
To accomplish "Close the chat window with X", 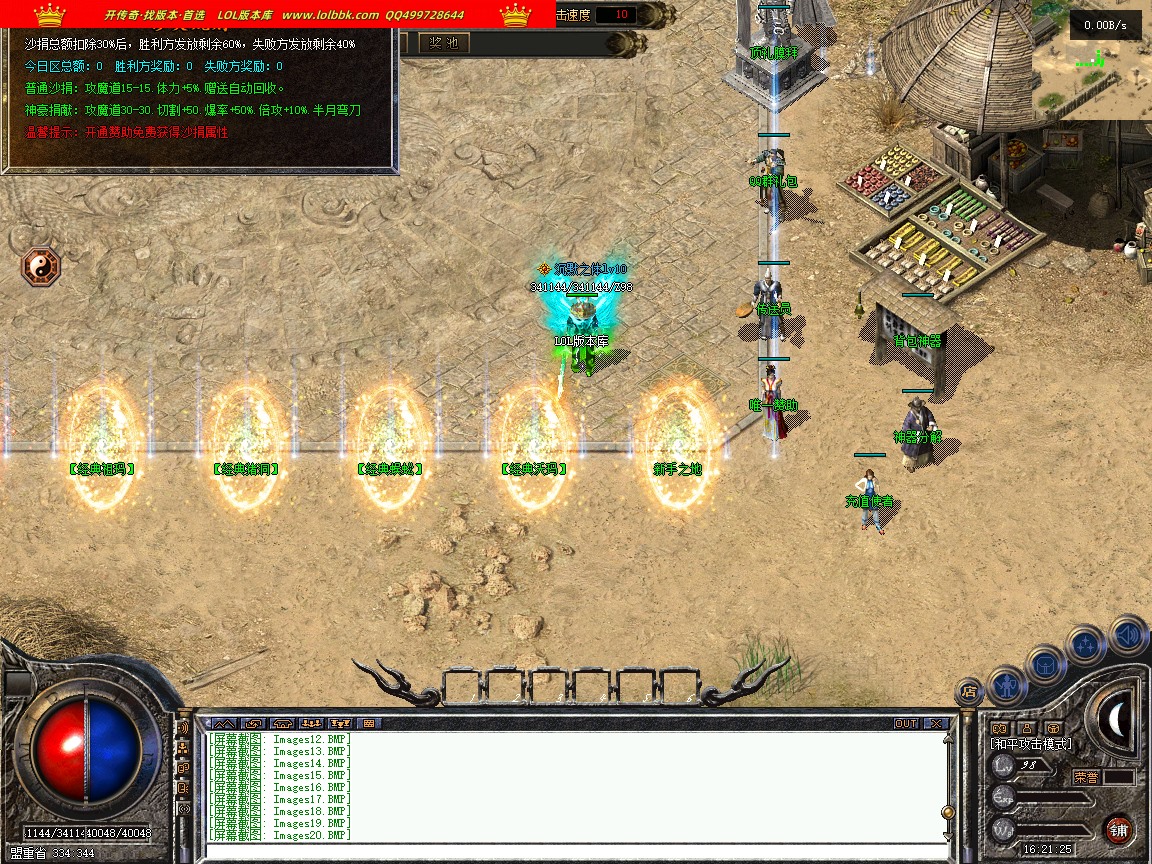I will point(935,723).
